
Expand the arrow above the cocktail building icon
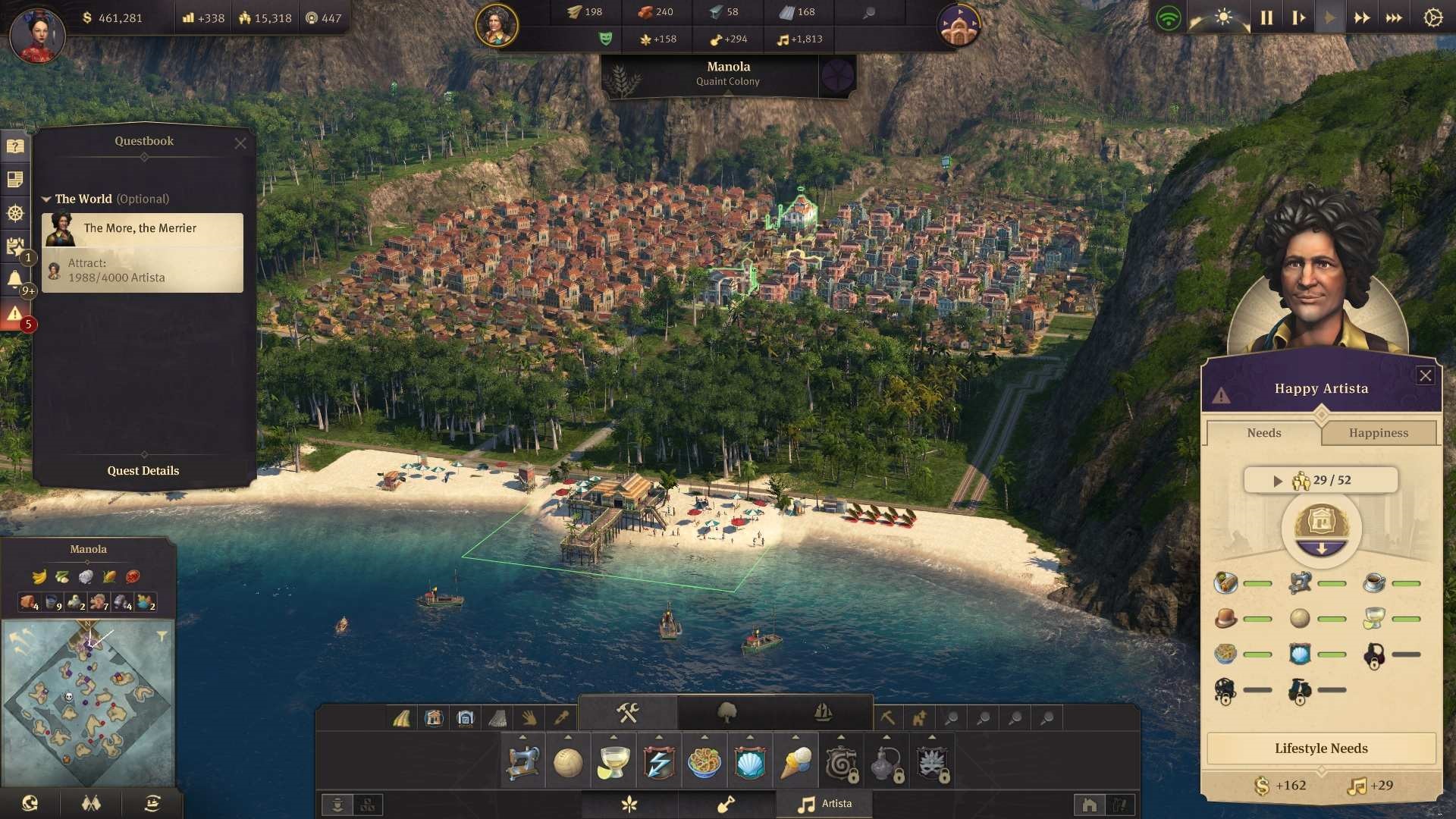(614, 736)
